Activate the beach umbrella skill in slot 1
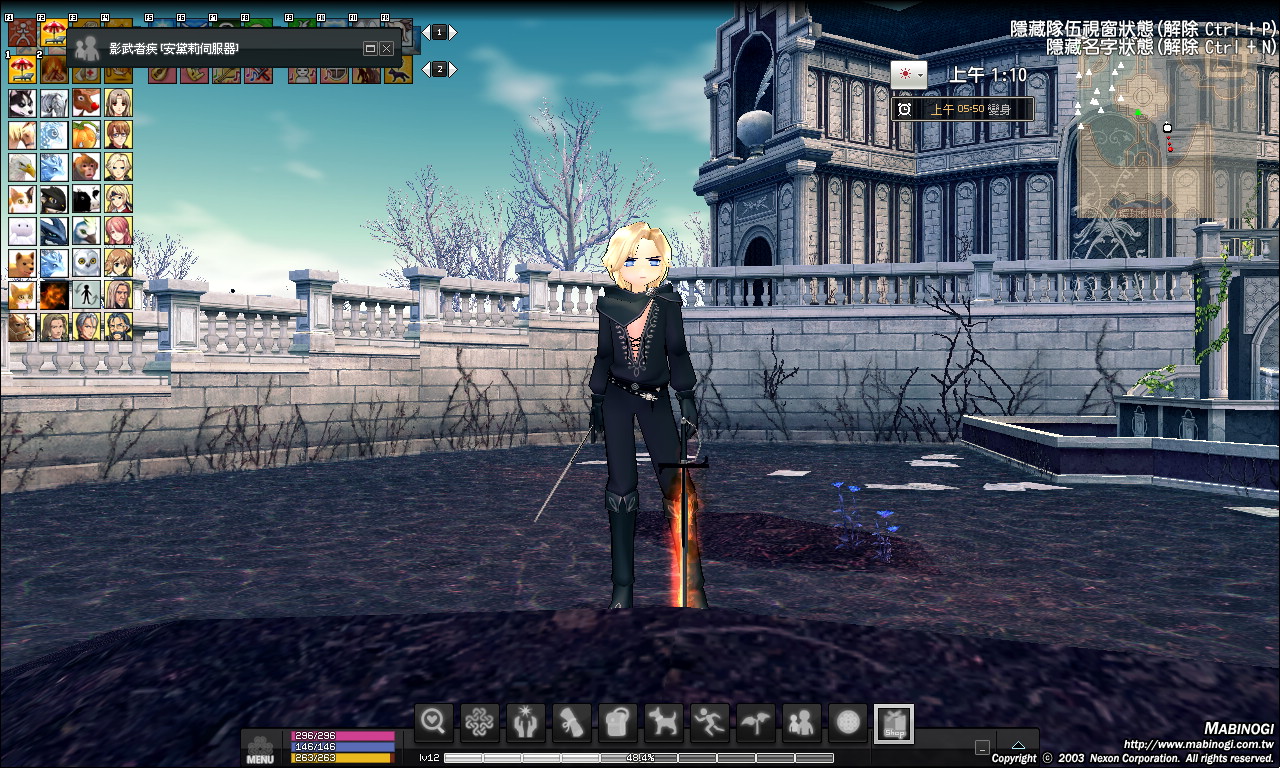Viewport: 1280px width, 768px height. click(x=22, y=69)
